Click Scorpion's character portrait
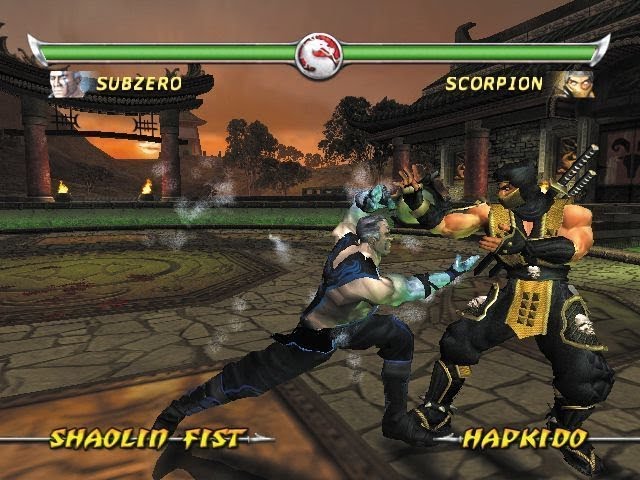This screenshot has width=640, height=480. point(575,83)
